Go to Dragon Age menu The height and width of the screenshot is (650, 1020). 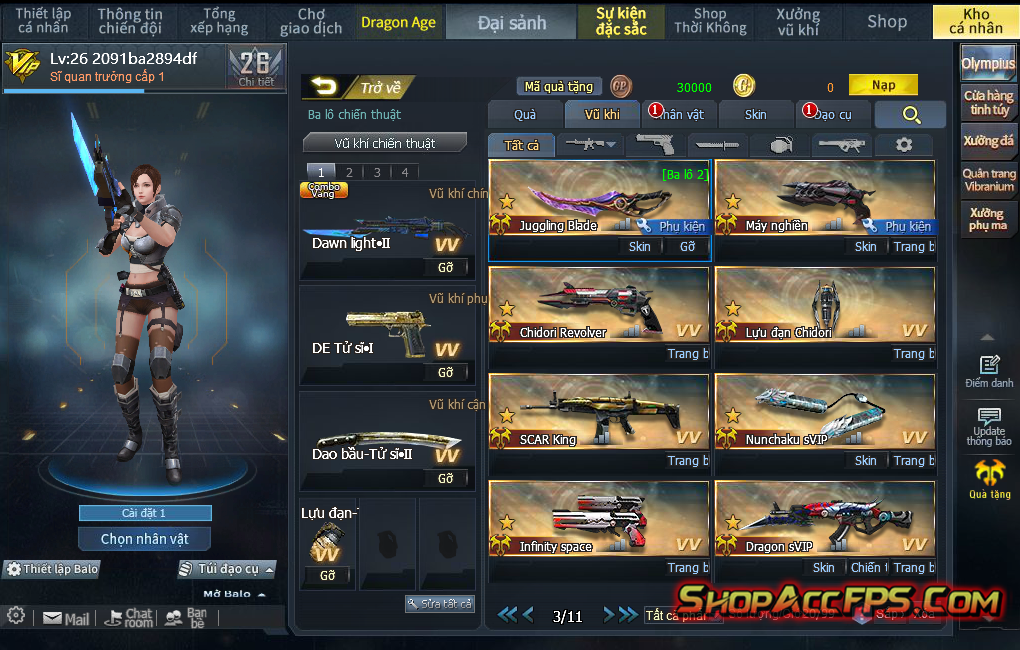[398, 22]
